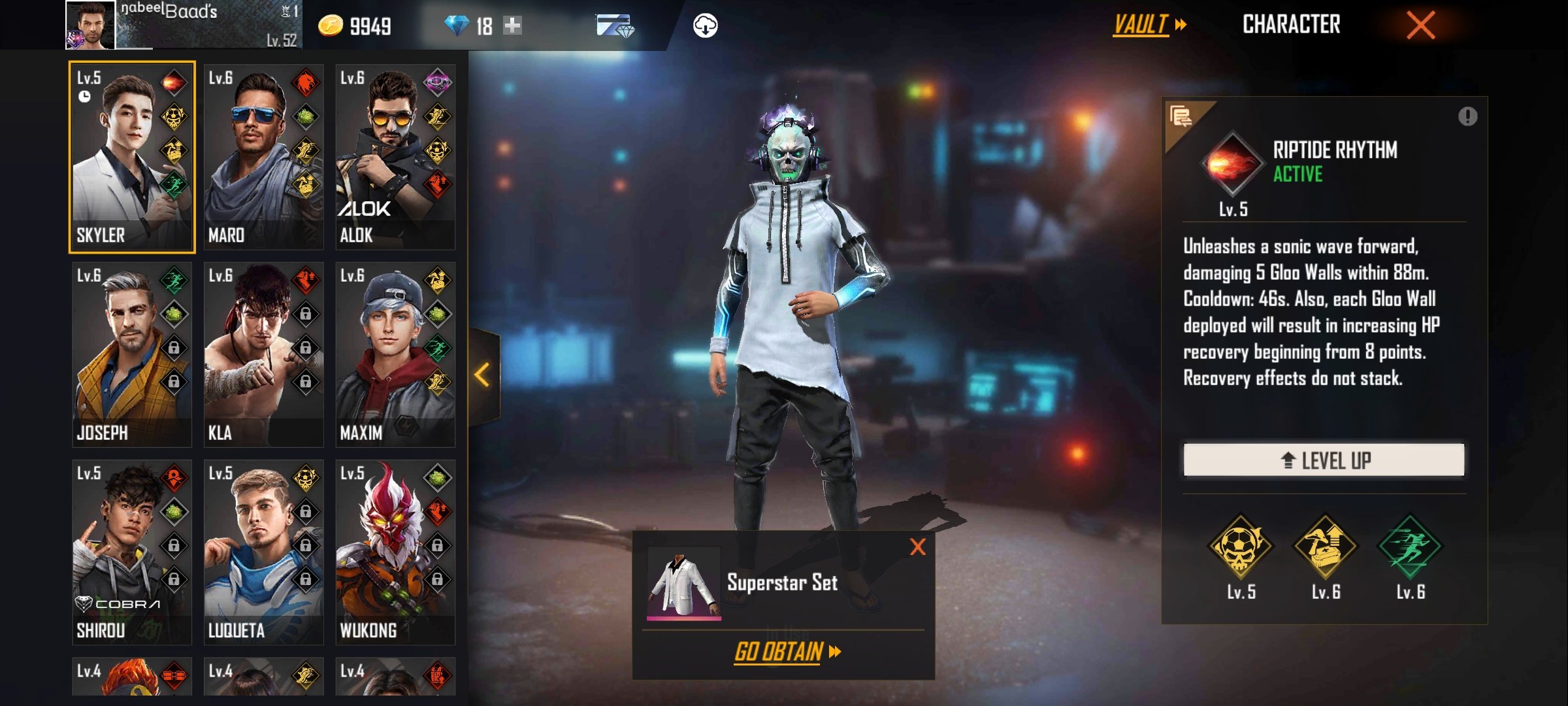Image resolution: width=1568 pixels, height=706 pixels.
Task: Select the Skyler character card
Action: [x=131, y=157]
